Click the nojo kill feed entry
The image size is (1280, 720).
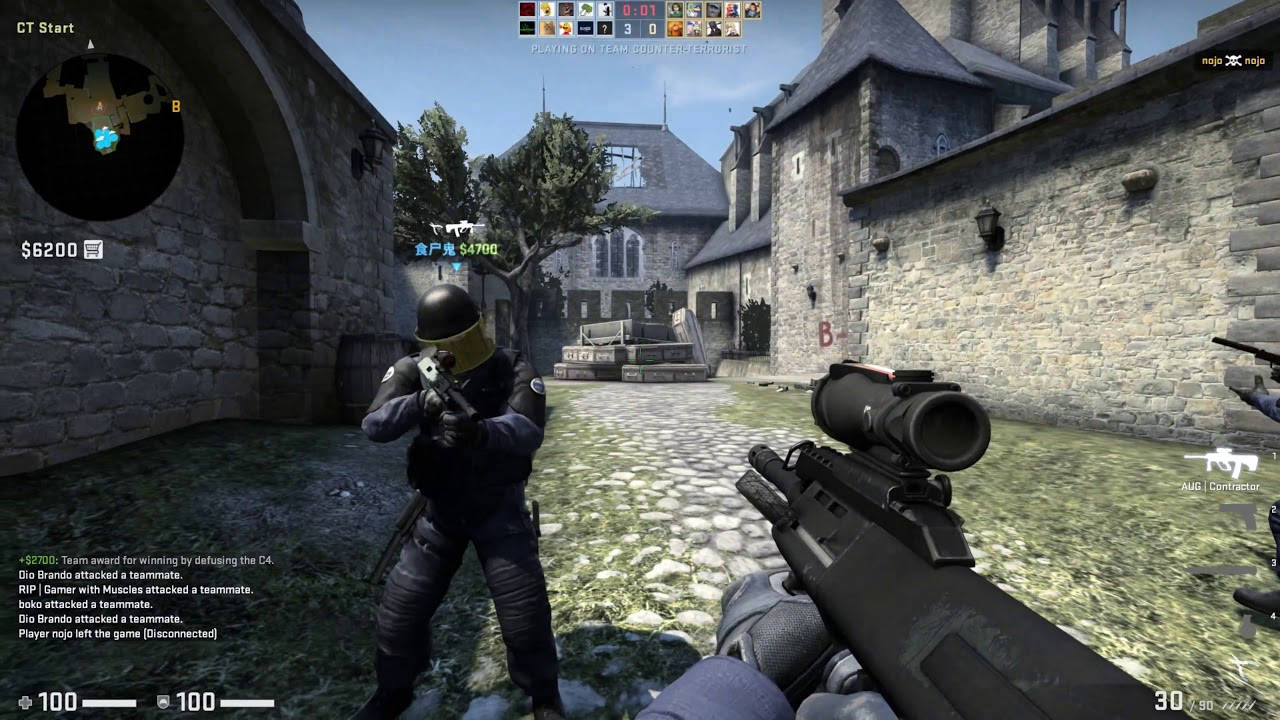coord(1233,61)
